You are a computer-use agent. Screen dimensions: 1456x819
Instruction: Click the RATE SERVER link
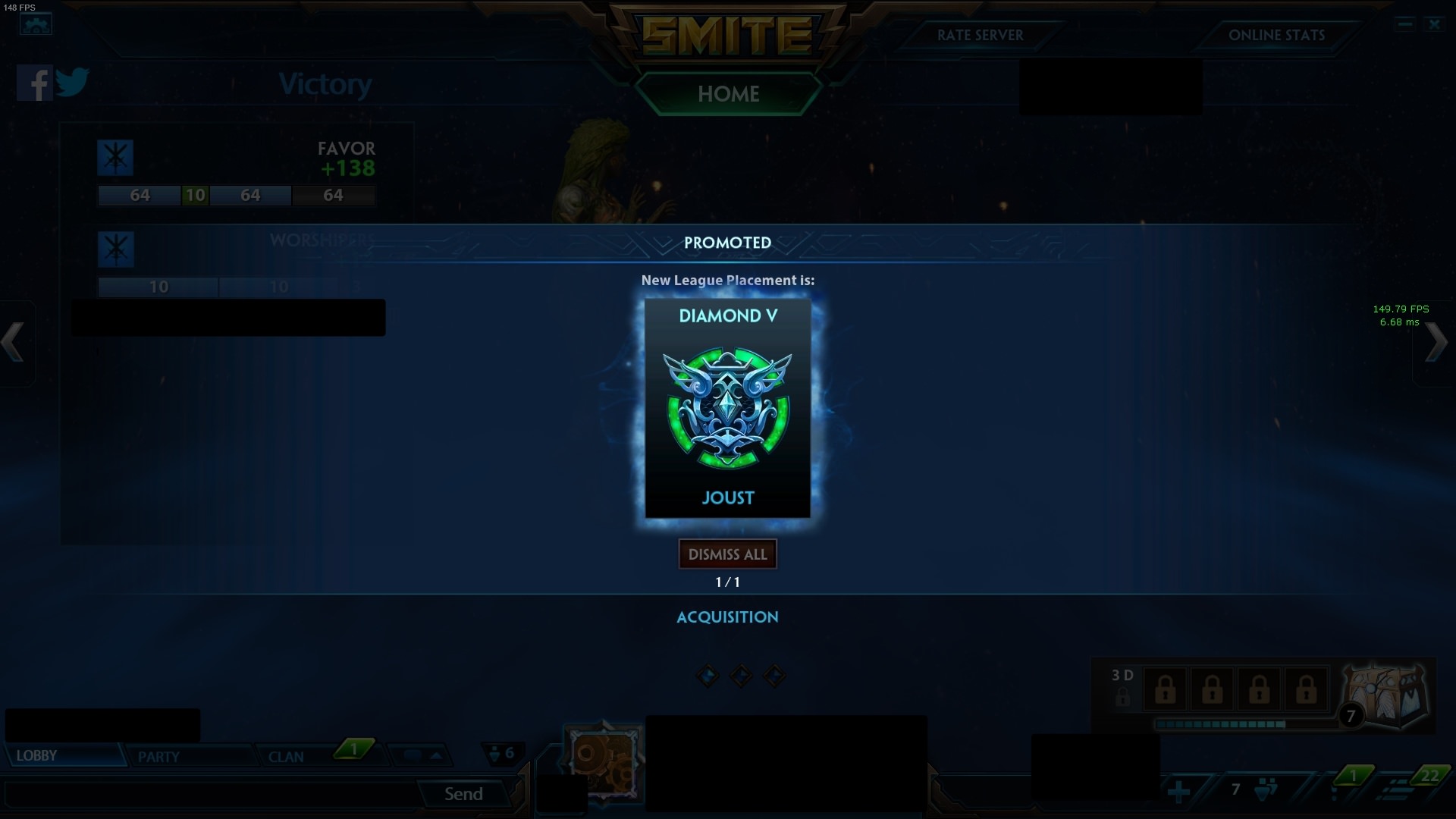point(980,36)
